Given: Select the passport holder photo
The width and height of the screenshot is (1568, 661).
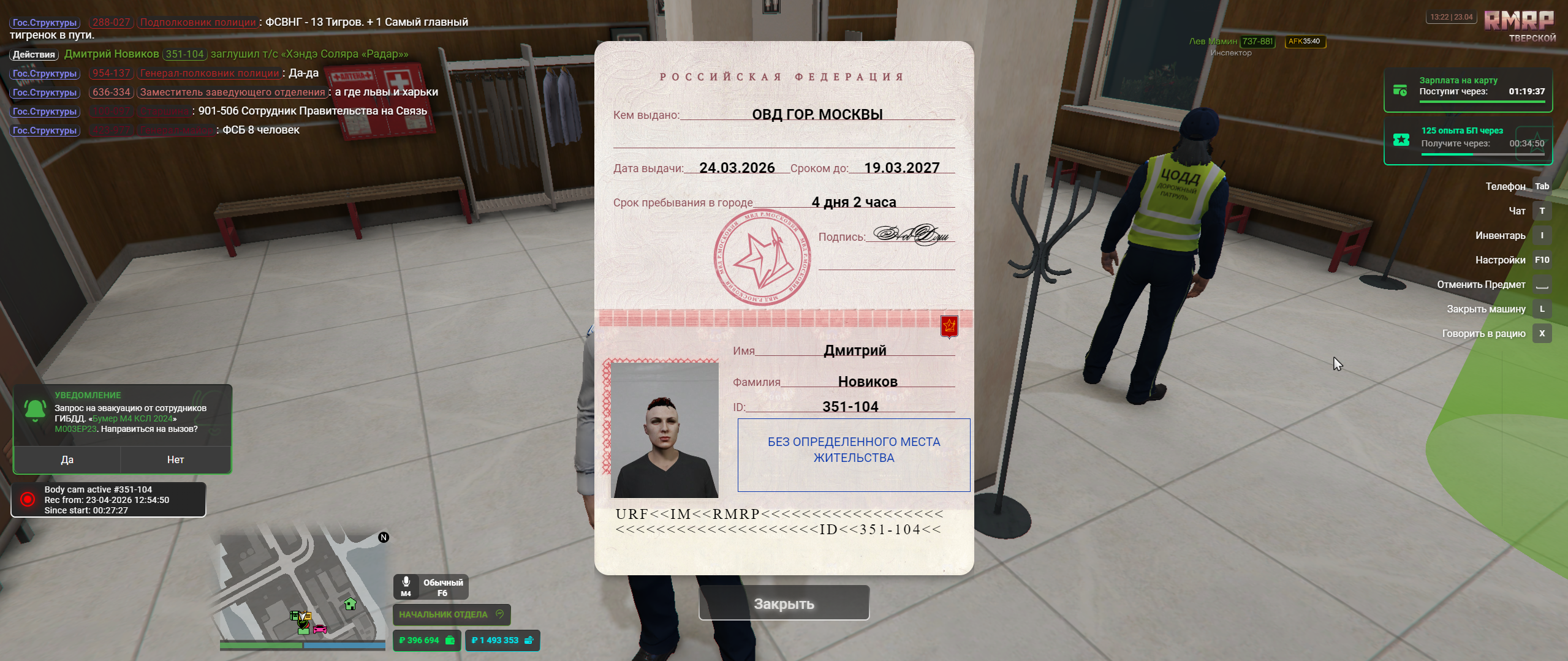Looking at the screenshot, I should coord(665,429).
